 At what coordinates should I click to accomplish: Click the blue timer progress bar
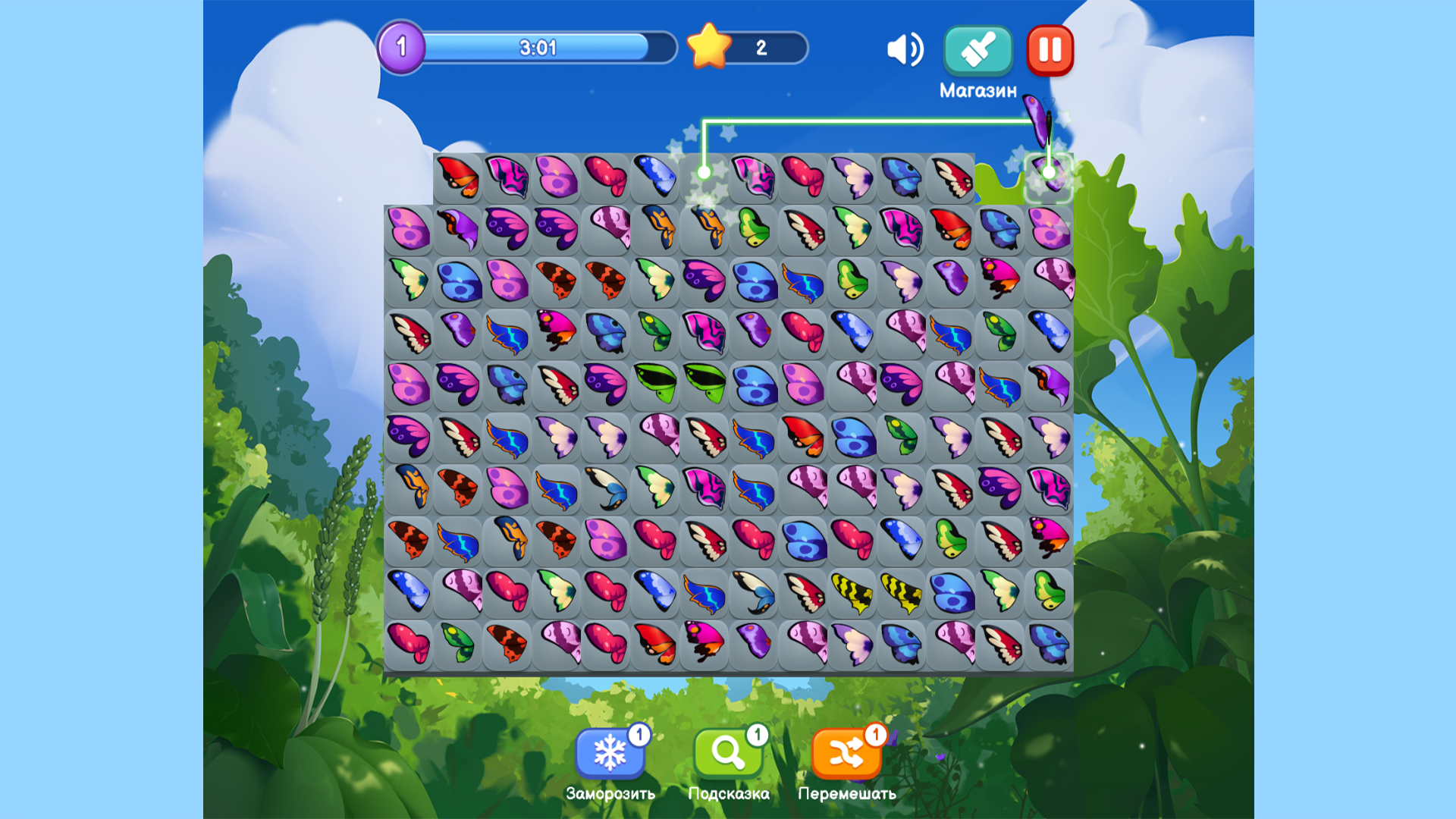pos(538,49)
